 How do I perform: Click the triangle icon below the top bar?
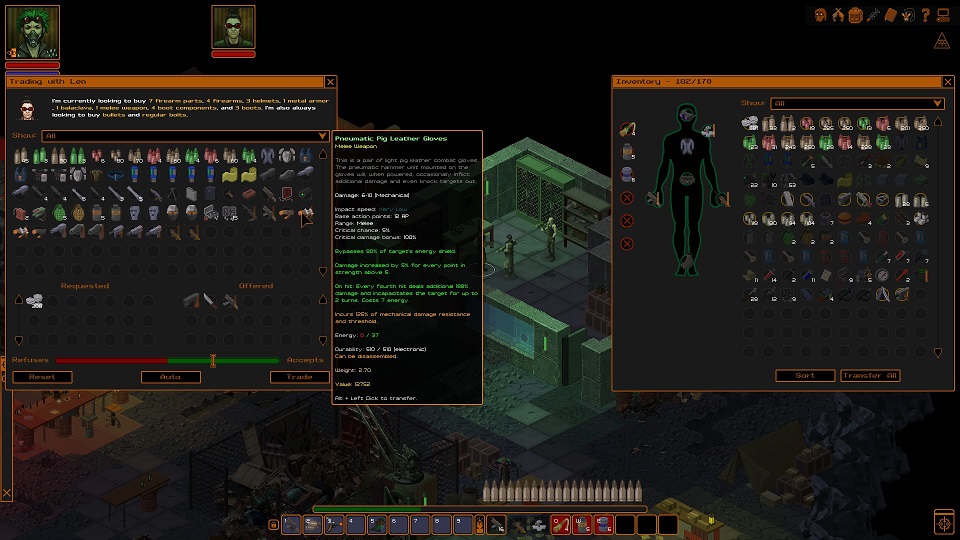coord(940,41)
